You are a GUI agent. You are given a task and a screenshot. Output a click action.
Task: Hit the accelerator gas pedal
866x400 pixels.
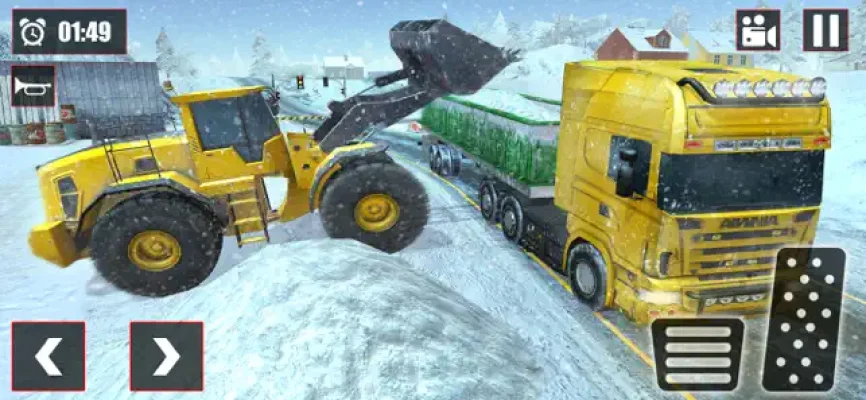[x=803, y=320]
